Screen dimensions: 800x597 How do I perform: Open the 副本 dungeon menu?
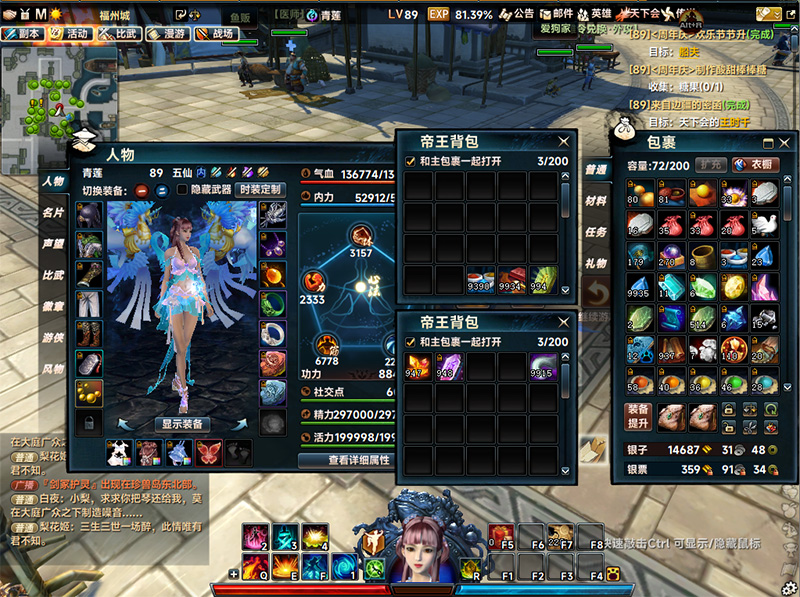[22, 33]
